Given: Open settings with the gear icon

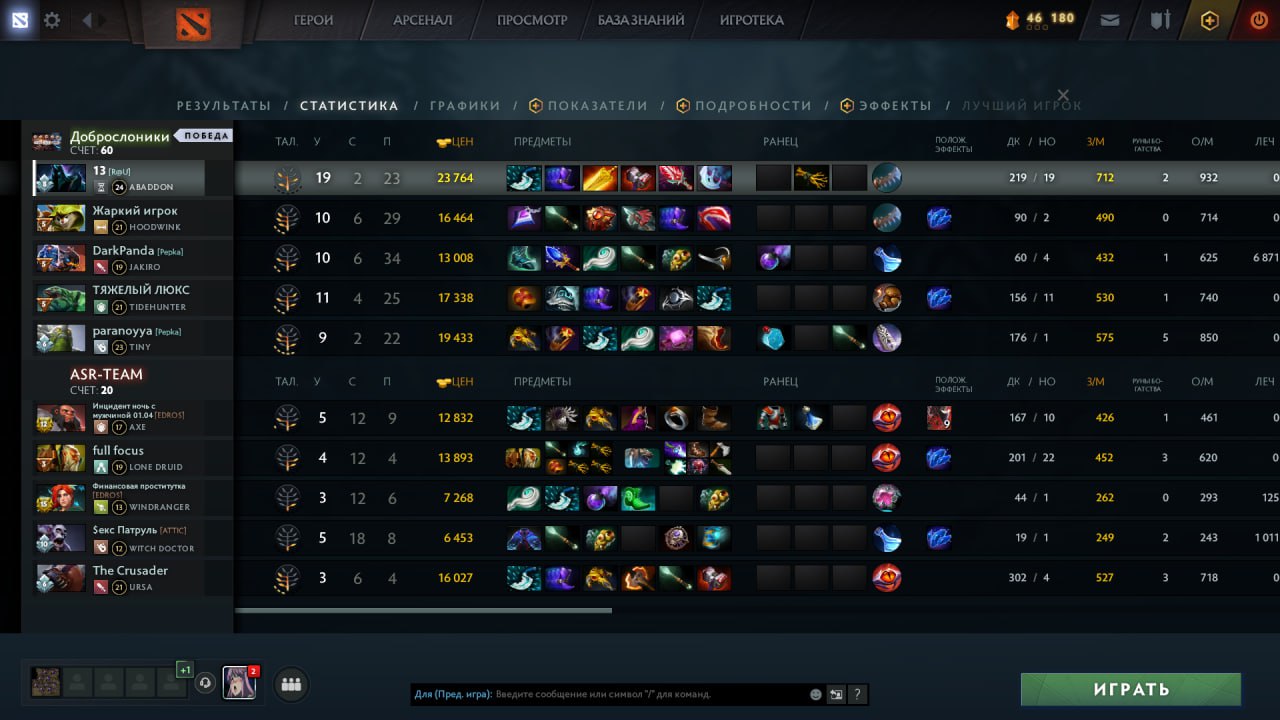Looking at the screenshot, I should pos(52,20).
